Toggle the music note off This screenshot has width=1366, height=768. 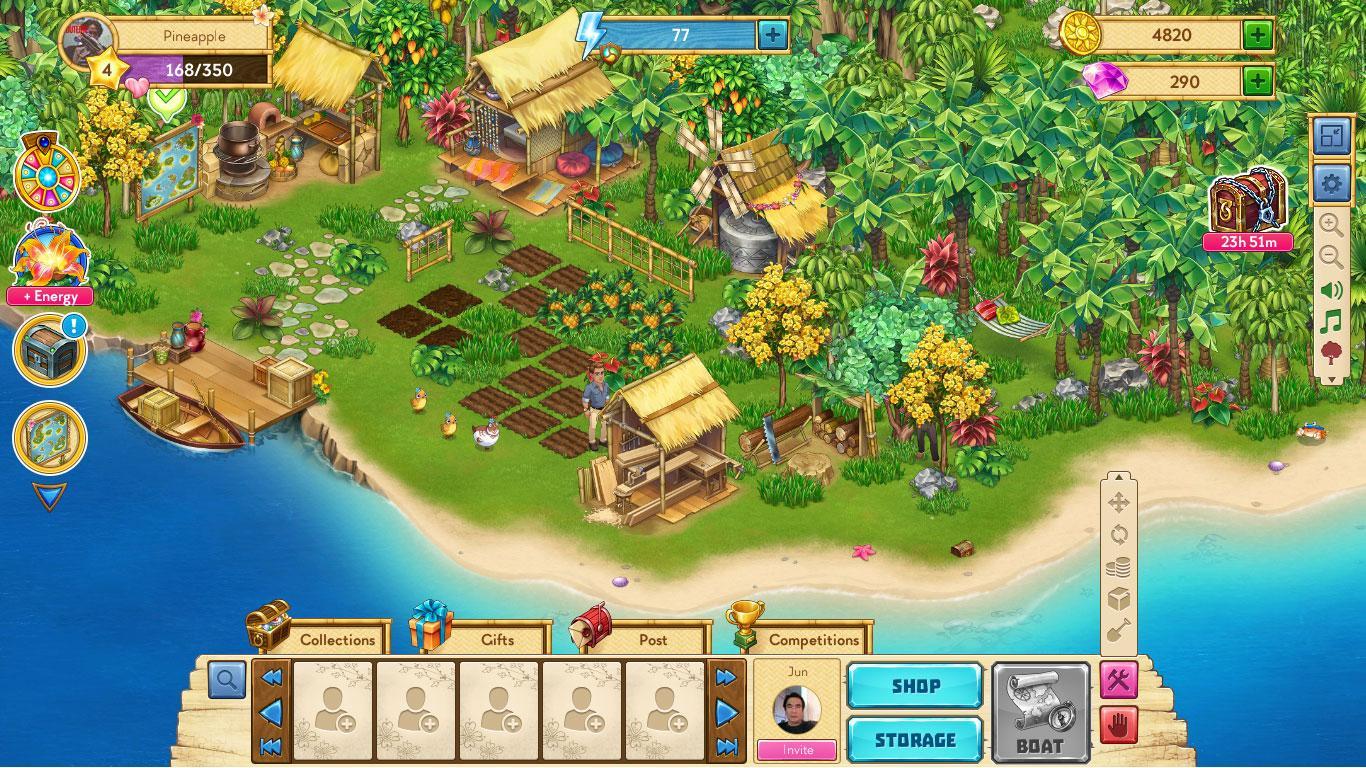pos(1331,323)
